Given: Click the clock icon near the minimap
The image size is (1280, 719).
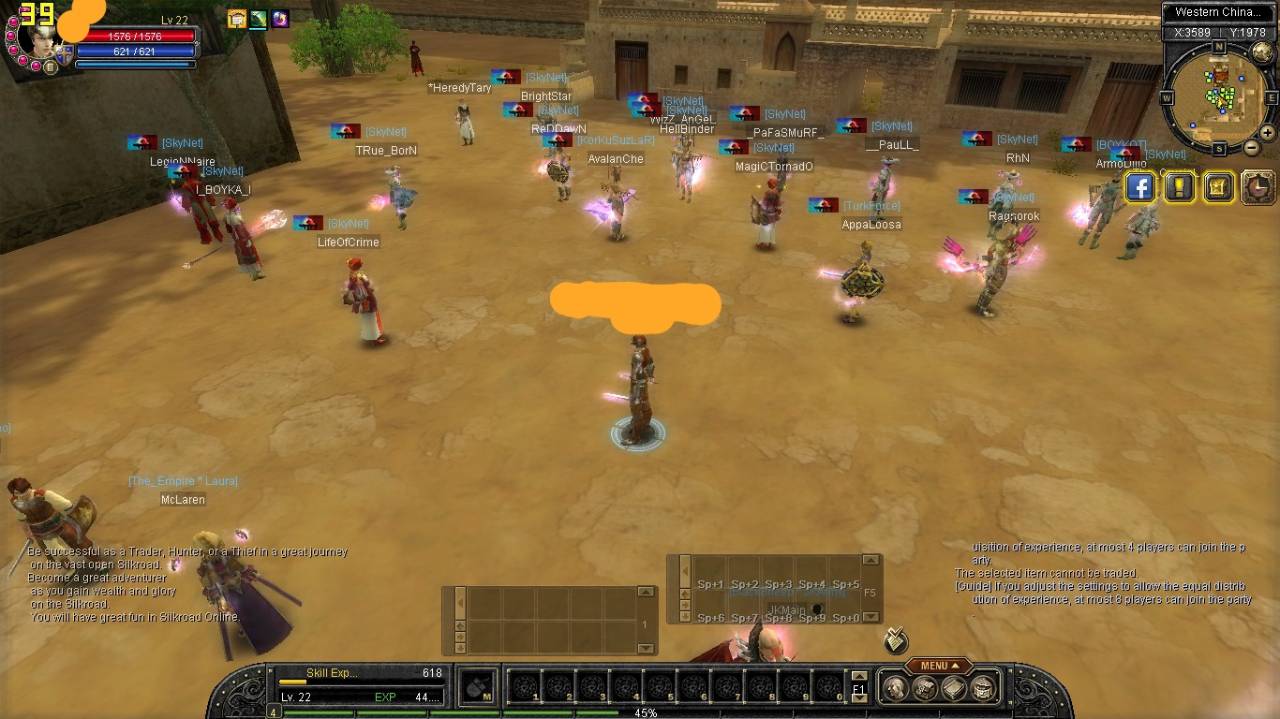Looking at the screenshot, I should pyautogui.click(x=1257, y=187).
